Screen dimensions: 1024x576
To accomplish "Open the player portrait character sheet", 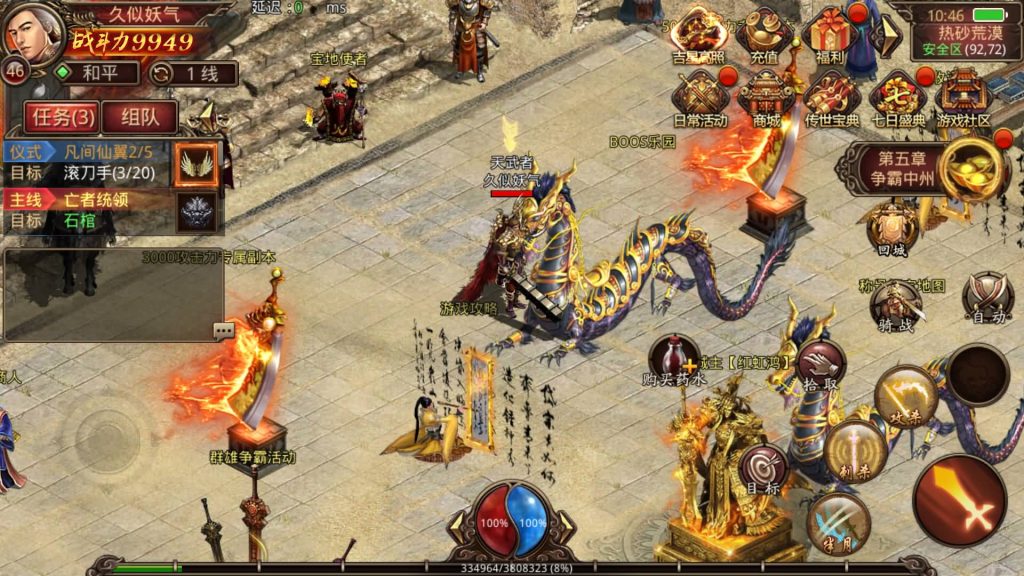I will click(34, 33).
